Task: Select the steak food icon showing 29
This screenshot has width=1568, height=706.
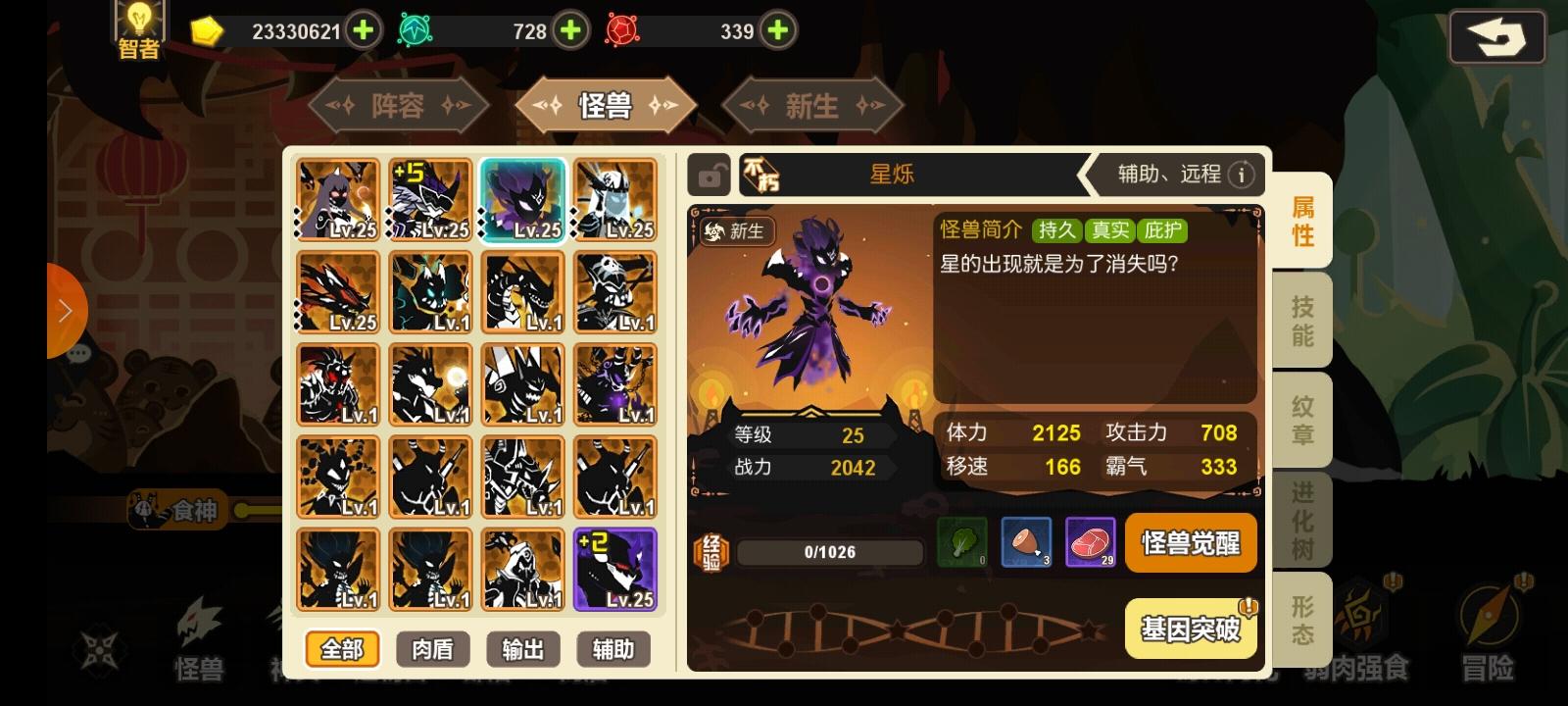Action: [1091, 542]
